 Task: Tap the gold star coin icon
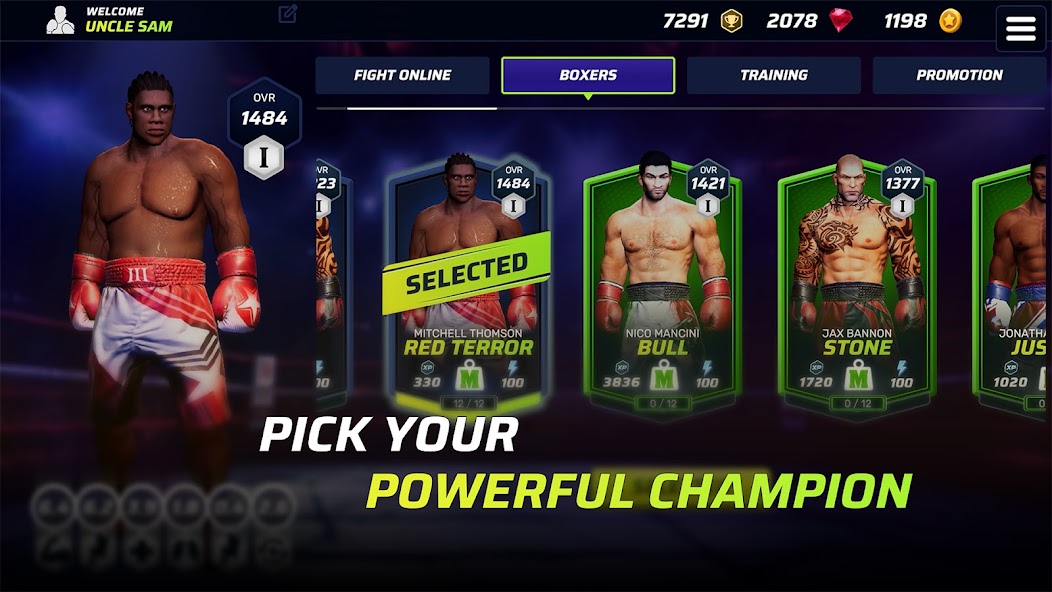[x=949, y=21]
